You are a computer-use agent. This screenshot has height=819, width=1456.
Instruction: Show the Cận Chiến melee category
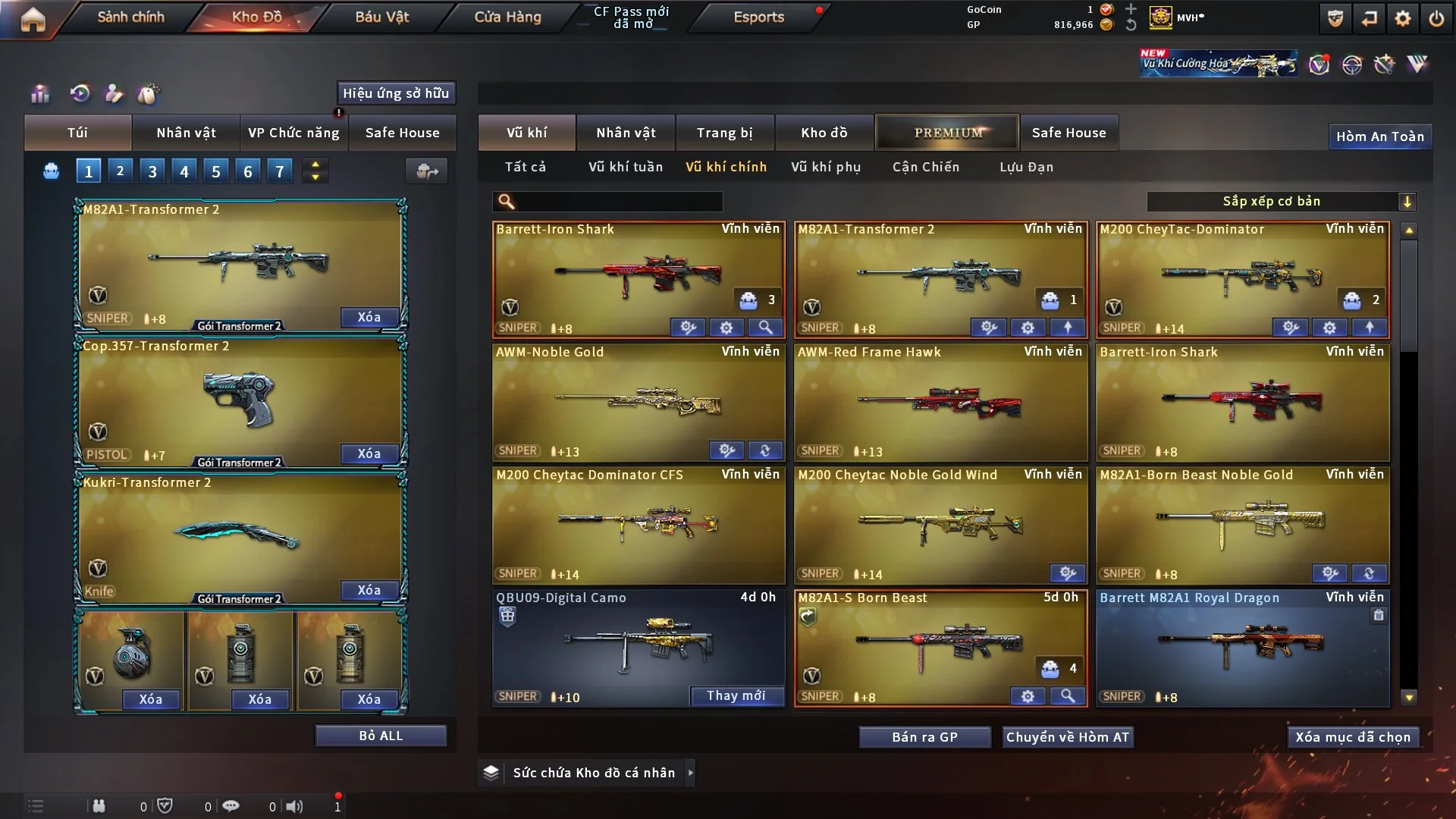point(925,167)
